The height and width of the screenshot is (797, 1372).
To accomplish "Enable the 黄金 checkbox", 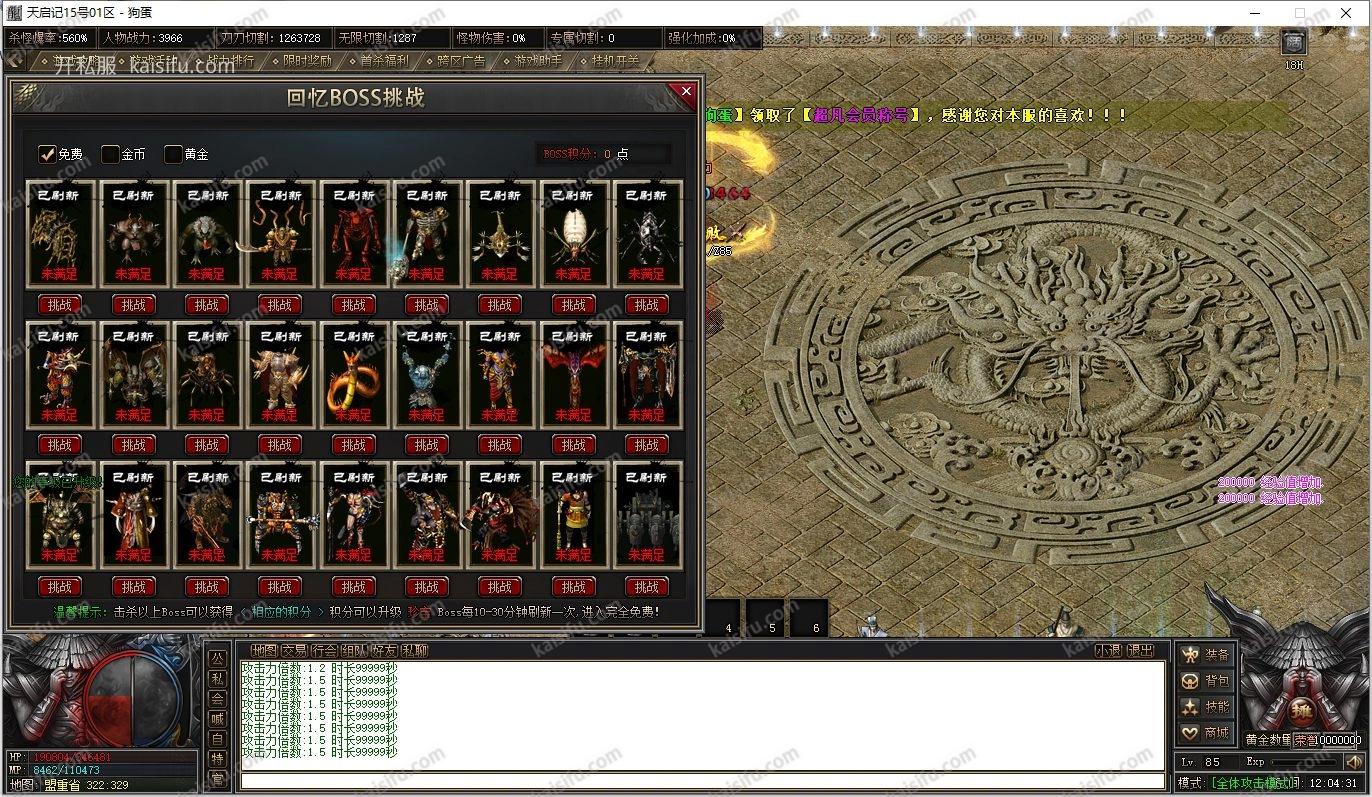I will [x=174, y=154].
